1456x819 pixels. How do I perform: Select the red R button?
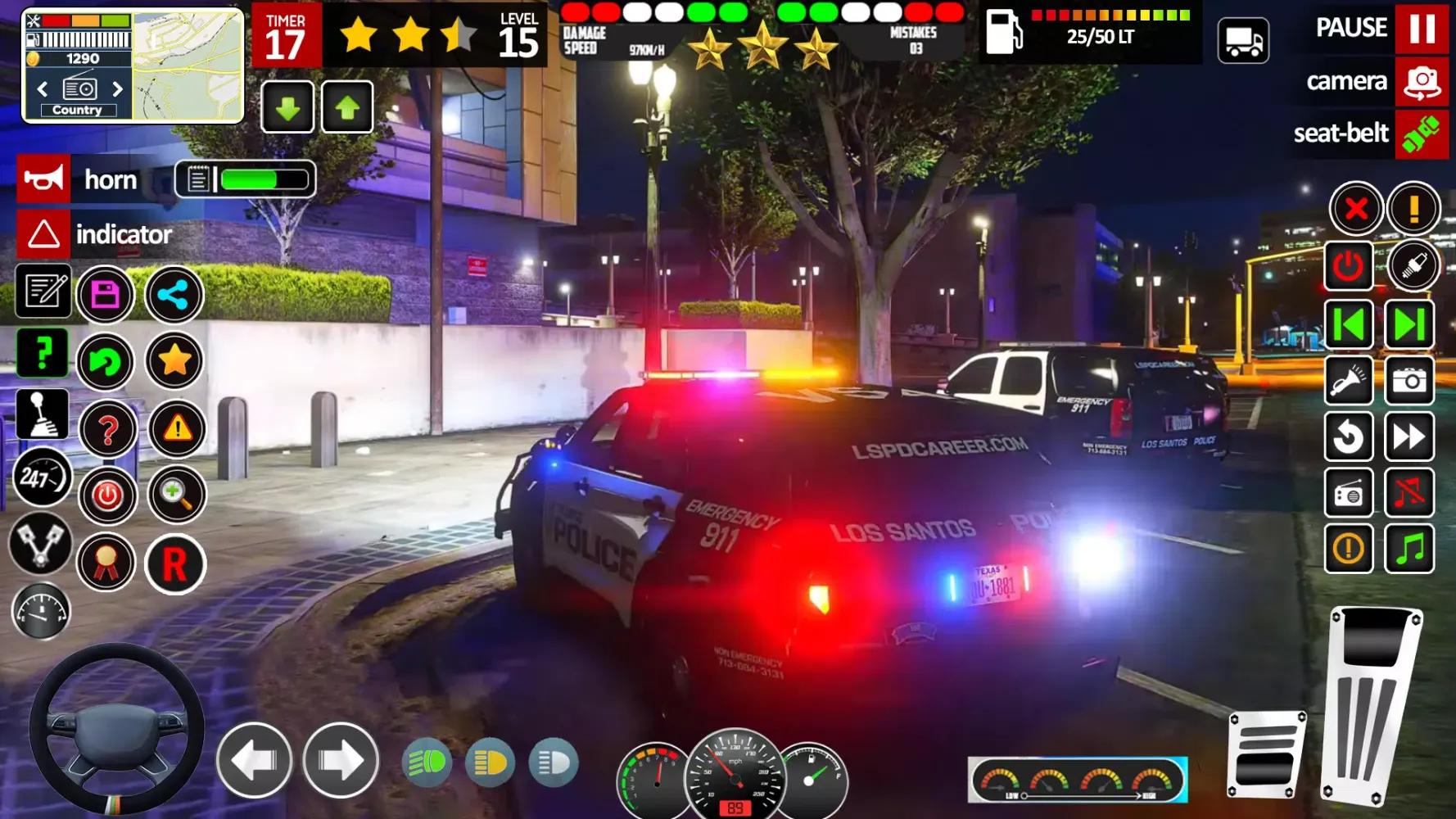click(174, 564)
